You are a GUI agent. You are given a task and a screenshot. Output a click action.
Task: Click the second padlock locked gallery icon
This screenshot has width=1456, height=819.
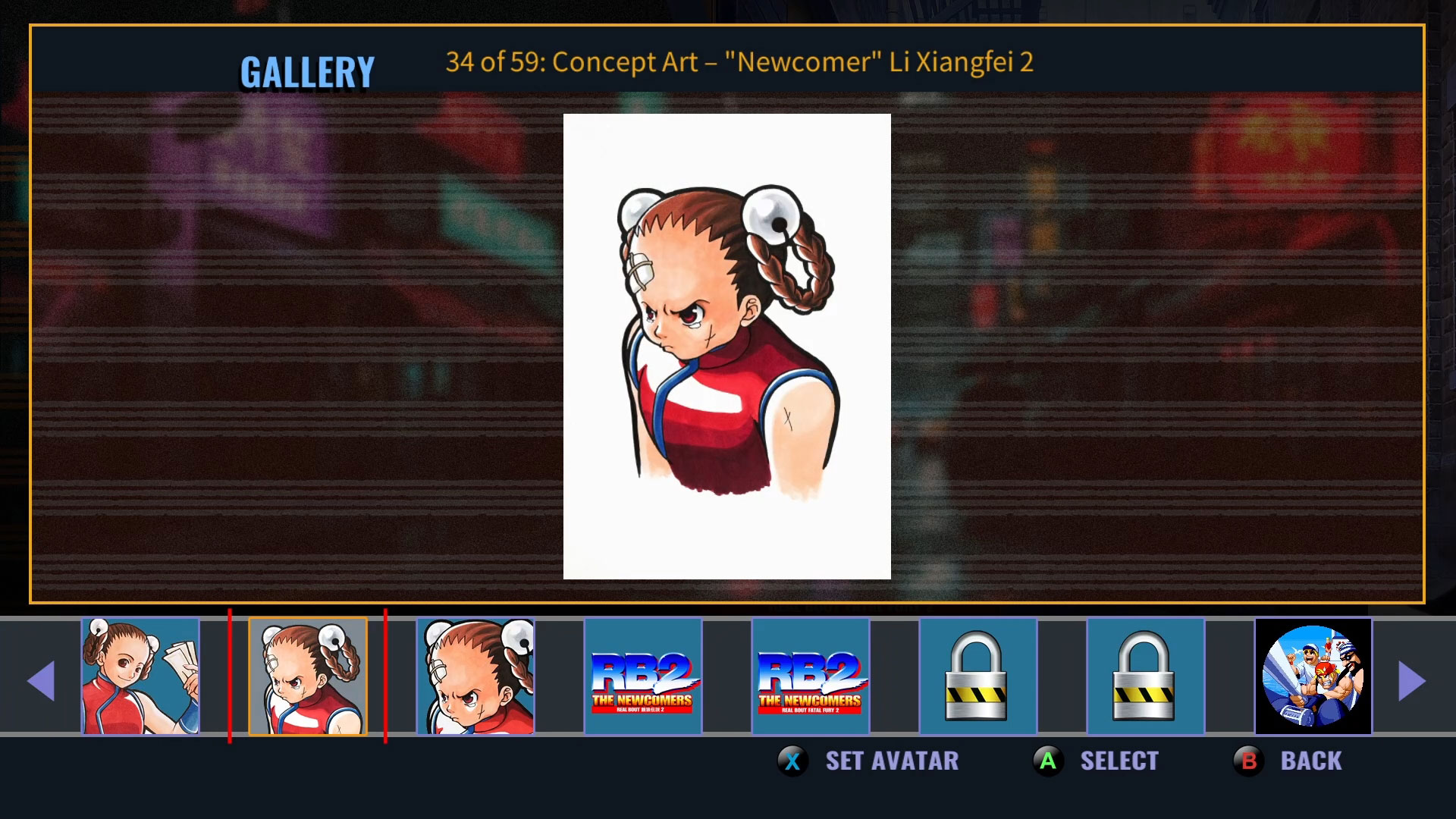coord(1146,676)
